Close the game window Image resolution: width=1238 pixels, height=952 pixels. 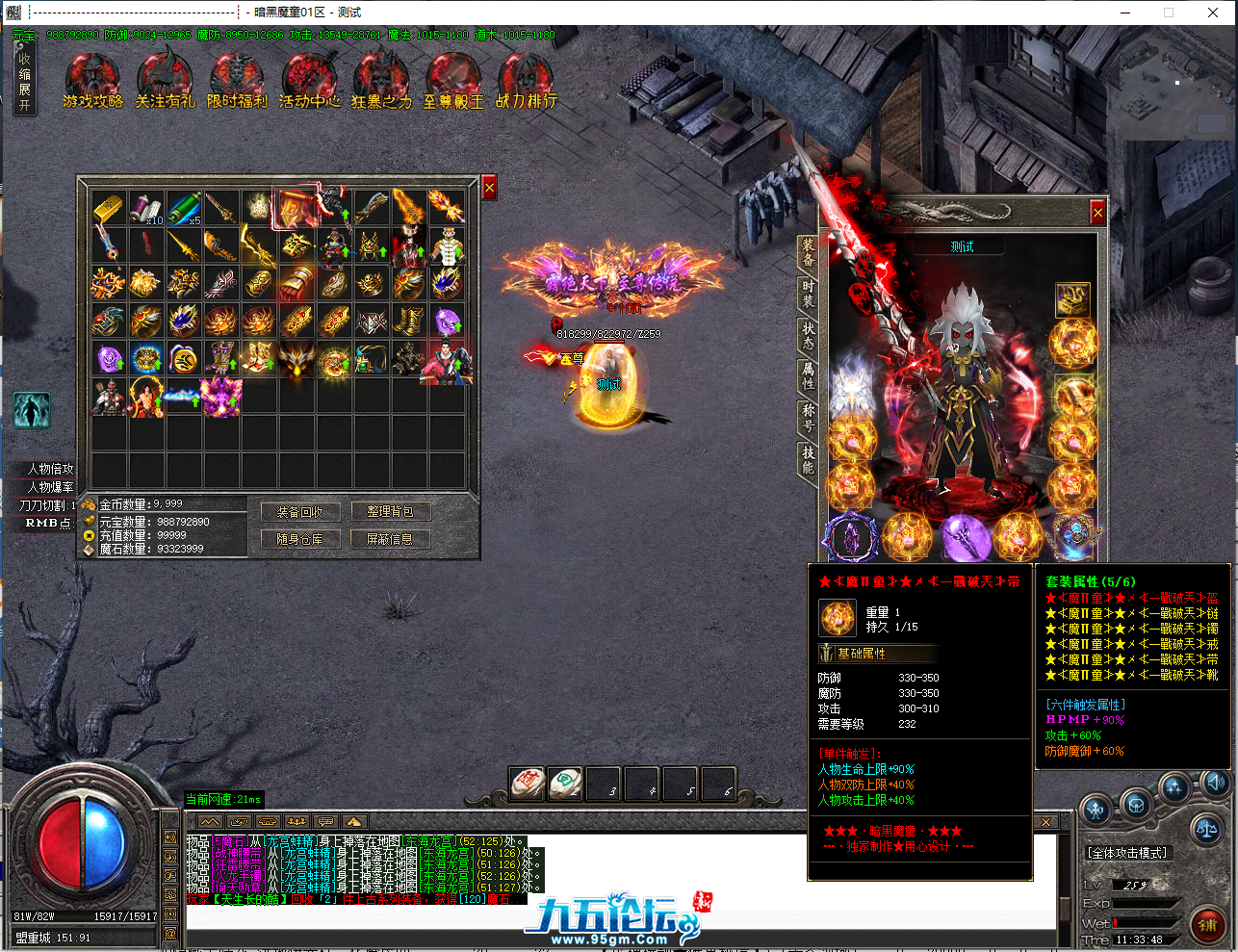point(1213,13)
